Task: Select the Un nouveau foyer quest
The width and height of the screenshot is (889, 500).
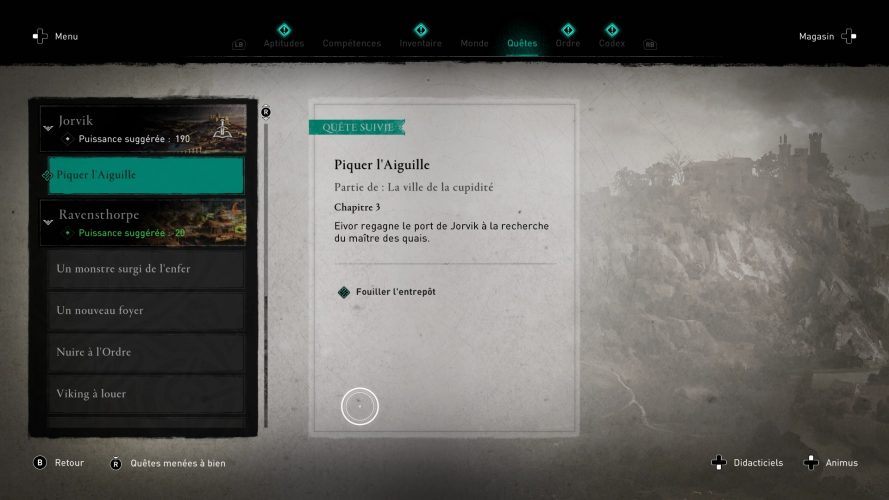Action: pos(145,311)
